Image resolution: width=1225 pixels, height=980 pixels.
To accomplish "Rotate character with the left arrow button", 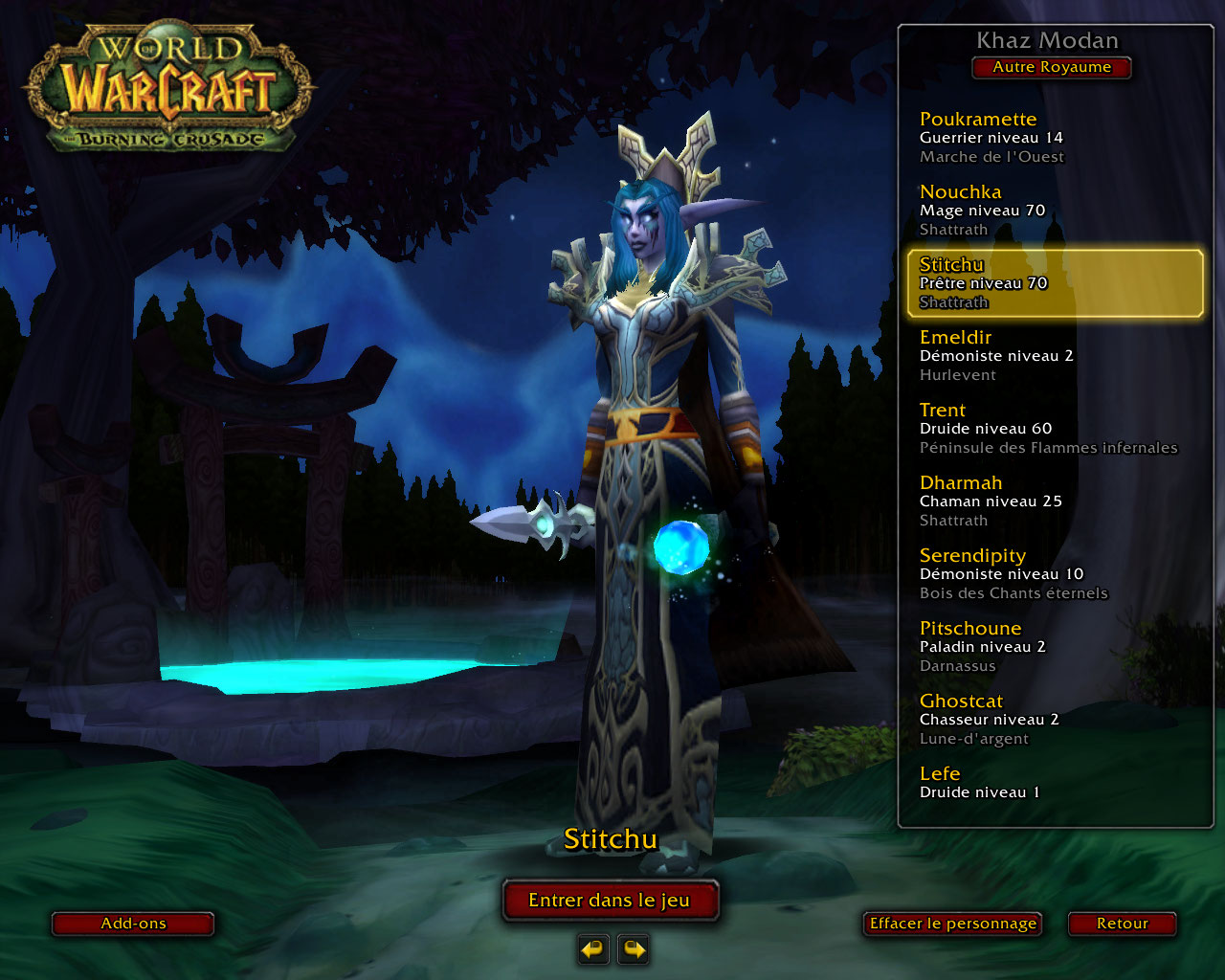I will tap(593, 949).
